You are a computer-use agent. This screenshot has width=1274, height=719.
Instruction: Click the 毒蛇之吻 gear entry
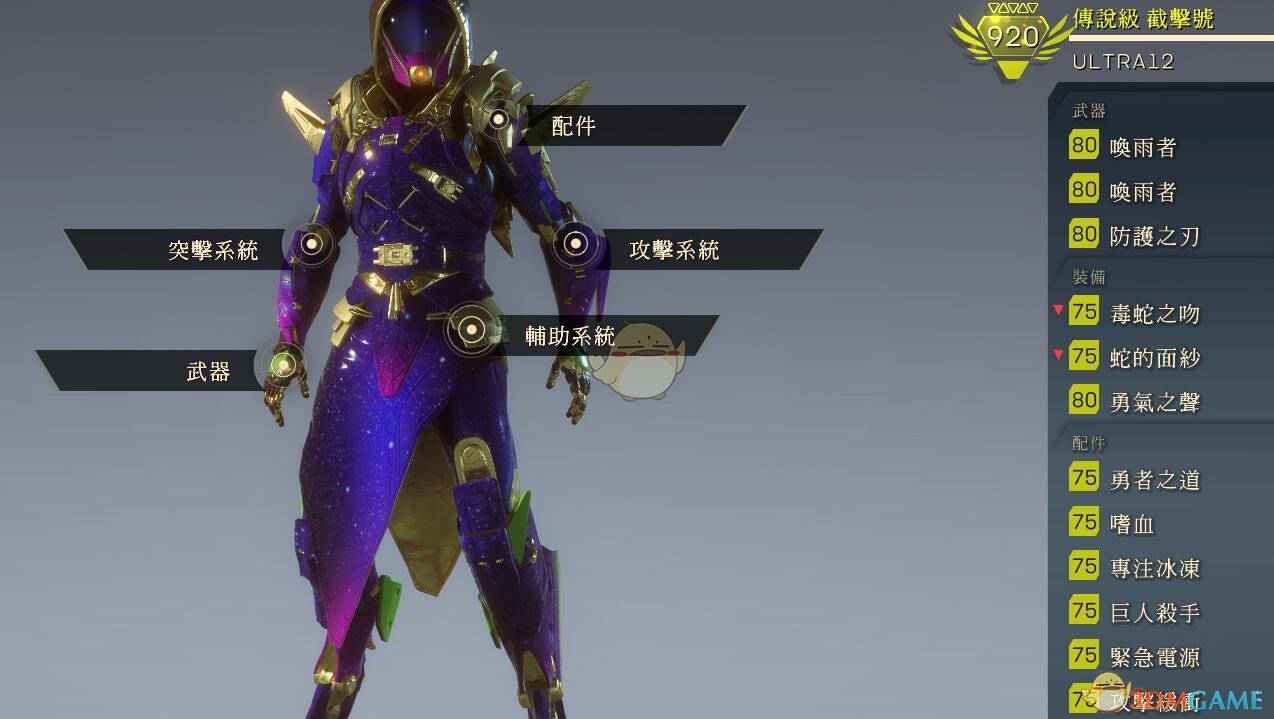coord(1154,314)
